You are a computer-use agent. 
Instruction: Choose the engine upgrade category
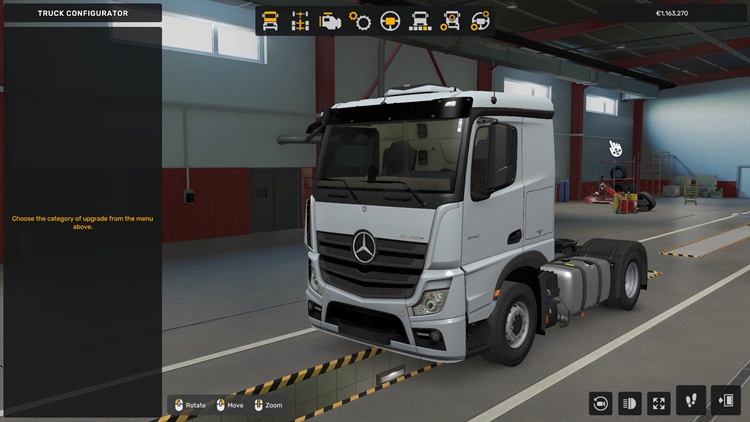tap(330, 21)
